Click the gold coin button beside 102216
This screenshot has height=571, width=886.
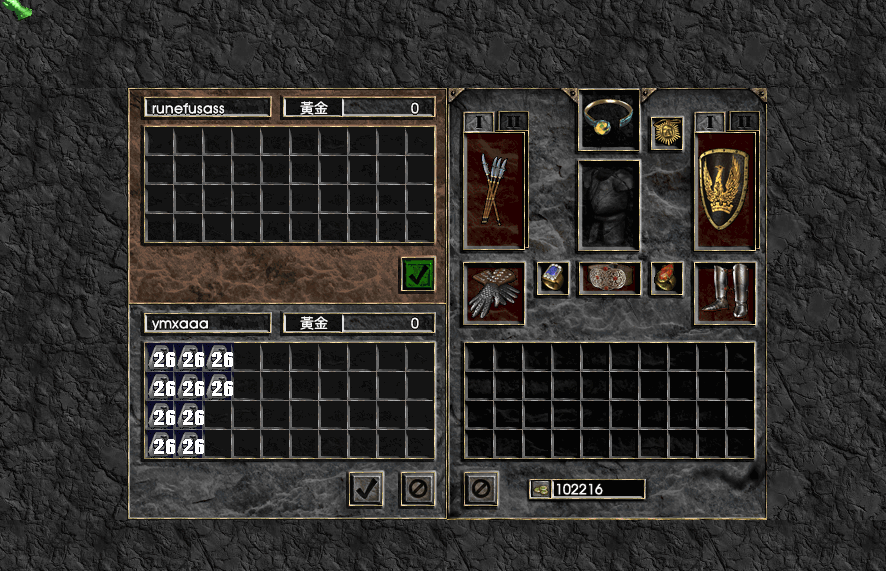coord(540,489)
